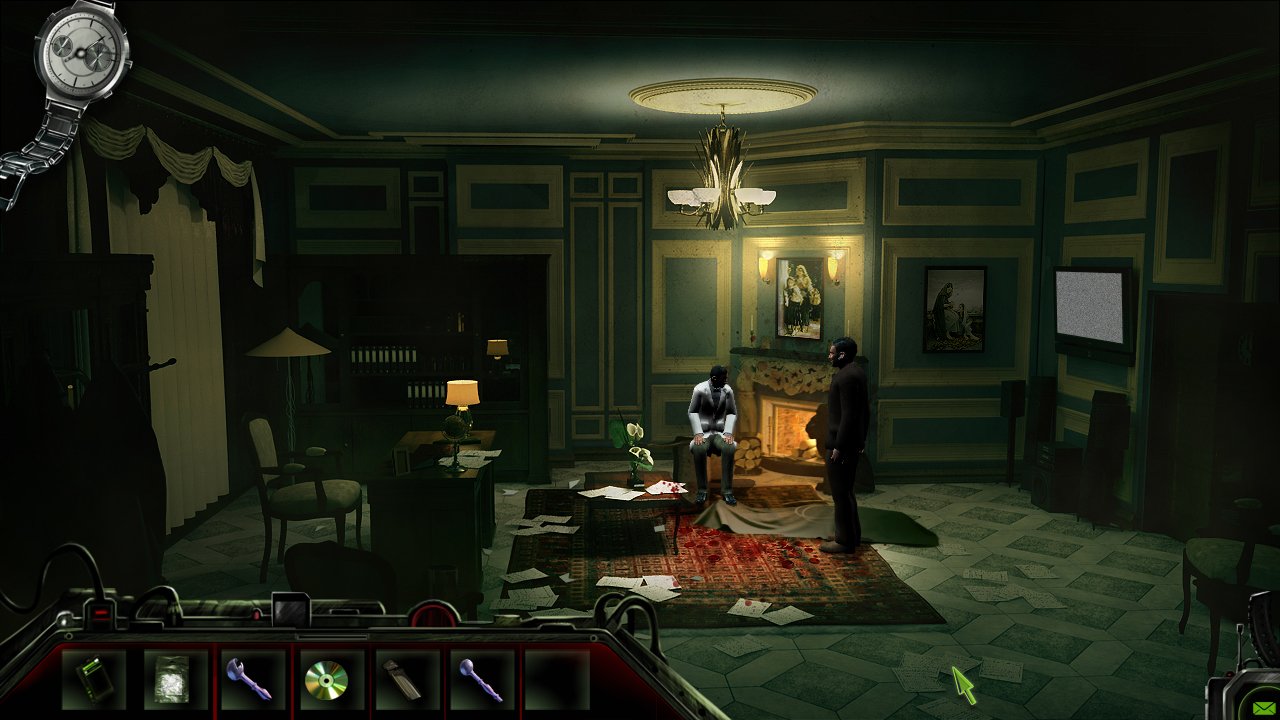Image resolution: width=1280 pixels, height=720 pixels.
Task: Click the family portrait above the fireplace
Action: coord(800,295)
